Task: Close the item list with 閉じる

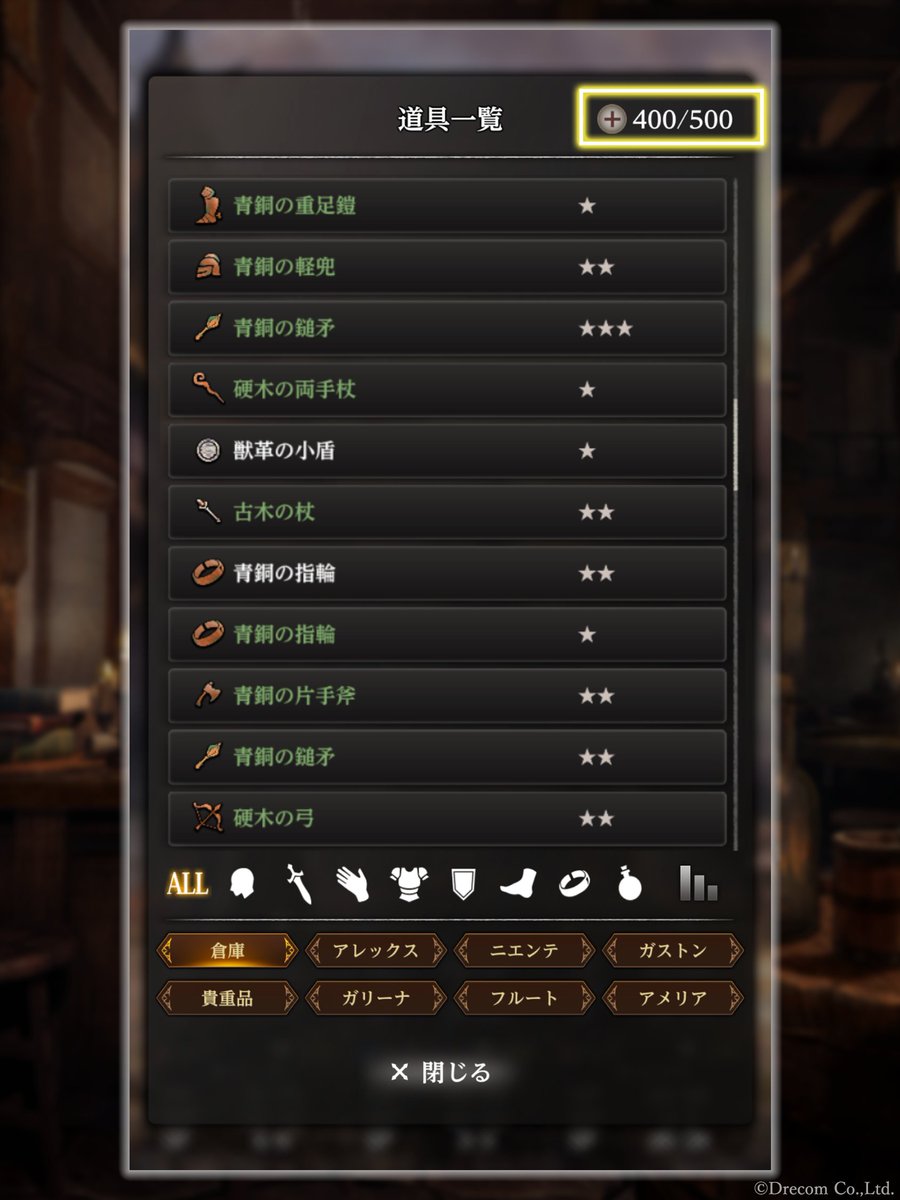Action: pyautogui.click(x=441, y=1073)
